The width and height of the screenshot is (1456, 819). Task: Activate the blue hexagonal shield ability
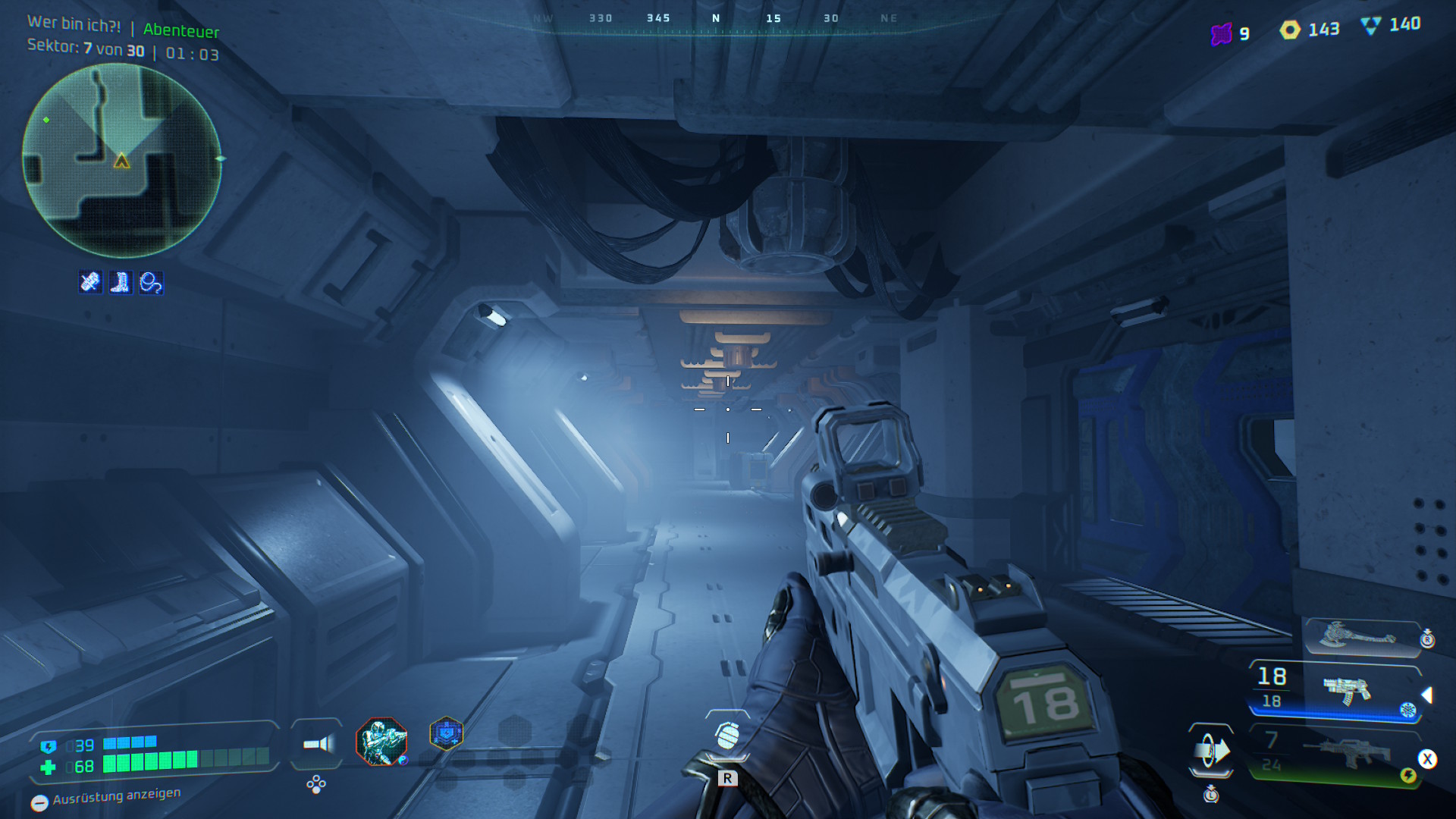(x=446, y=733)
